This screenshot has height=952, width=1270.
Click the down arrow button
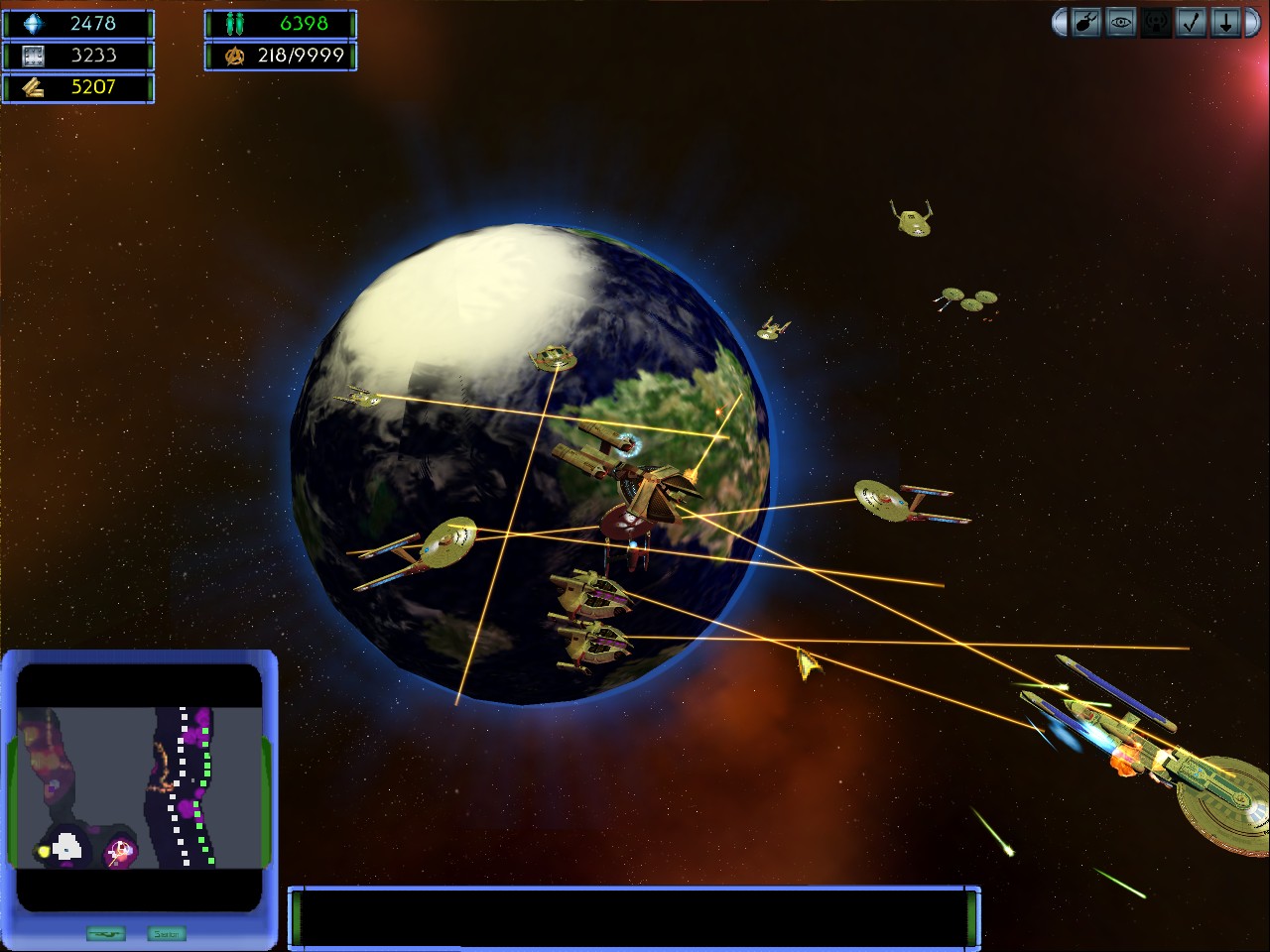(x=1225, y=23)
